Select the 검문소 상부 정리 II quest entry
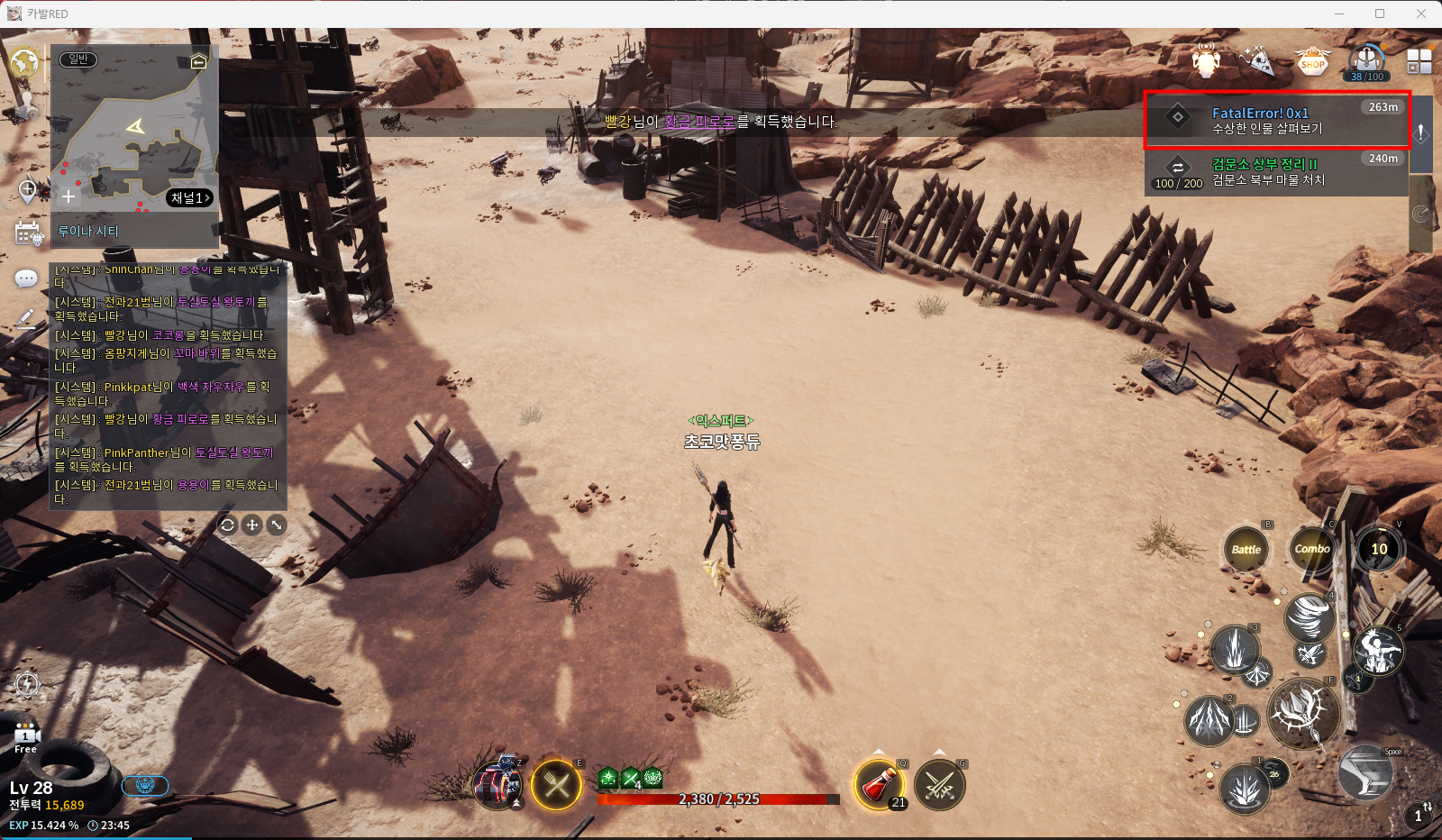1442x840 pixels. click(1275, 171)
